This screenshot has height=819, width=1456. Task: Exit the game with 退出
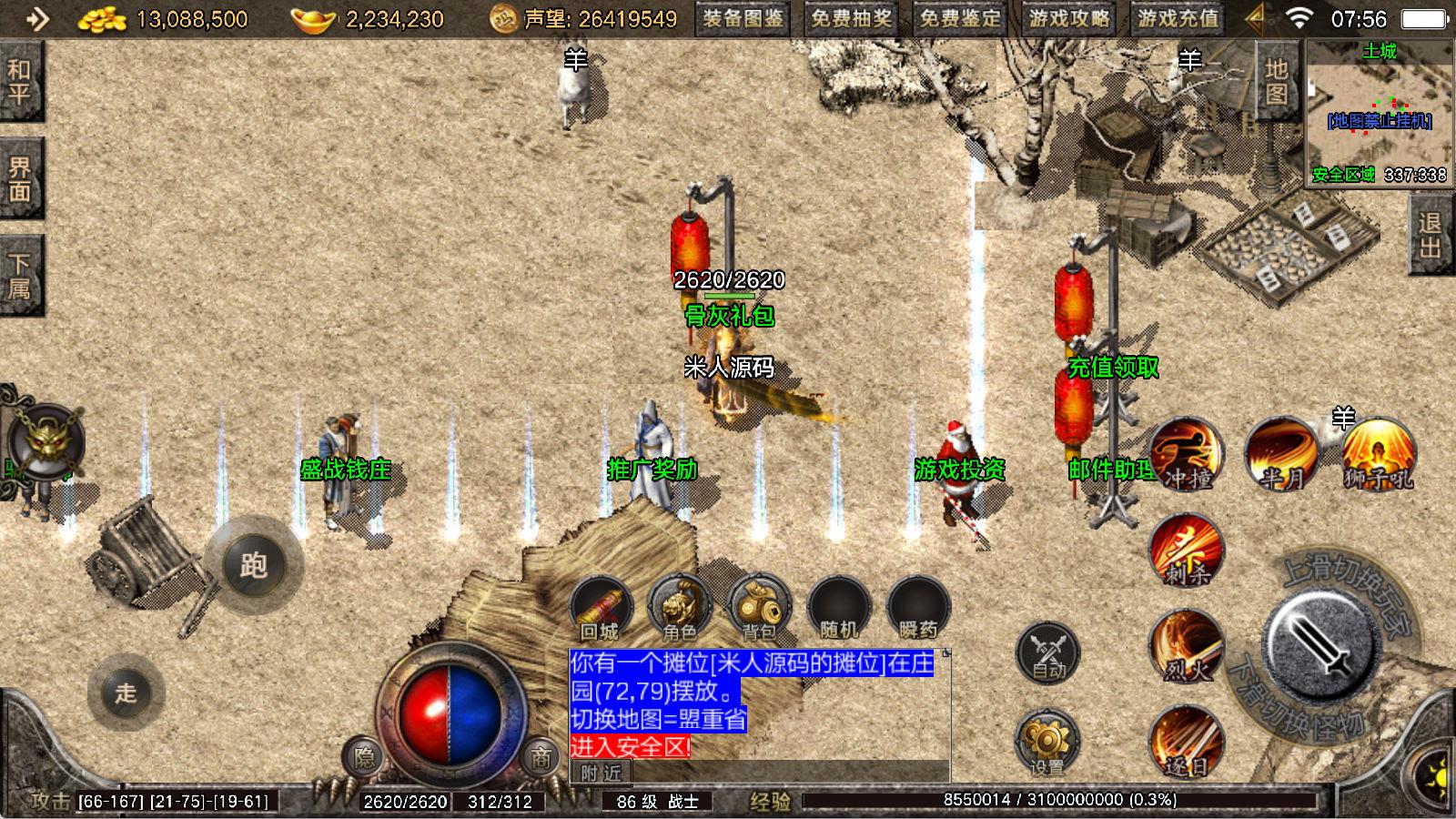(x=1431, y=235)
